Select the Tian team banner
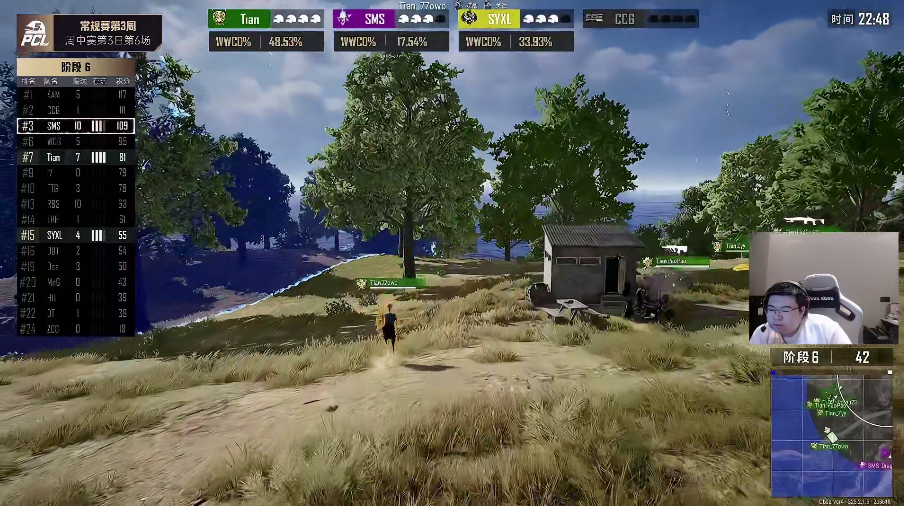The height and width of the screenshot is (506, 904). coord(265,18)
